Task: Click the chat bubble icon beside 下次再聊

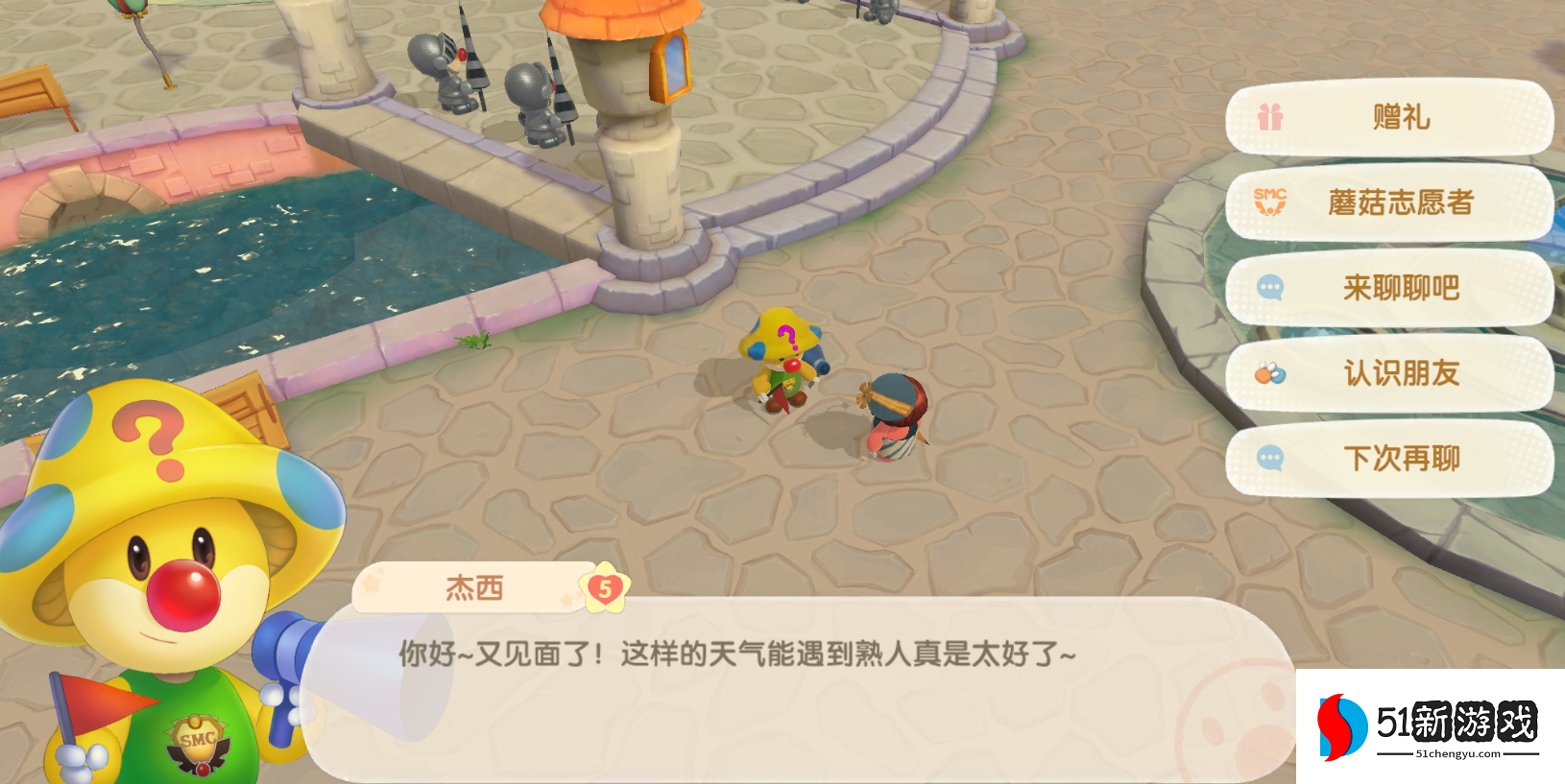Action: coord(1269,460)
